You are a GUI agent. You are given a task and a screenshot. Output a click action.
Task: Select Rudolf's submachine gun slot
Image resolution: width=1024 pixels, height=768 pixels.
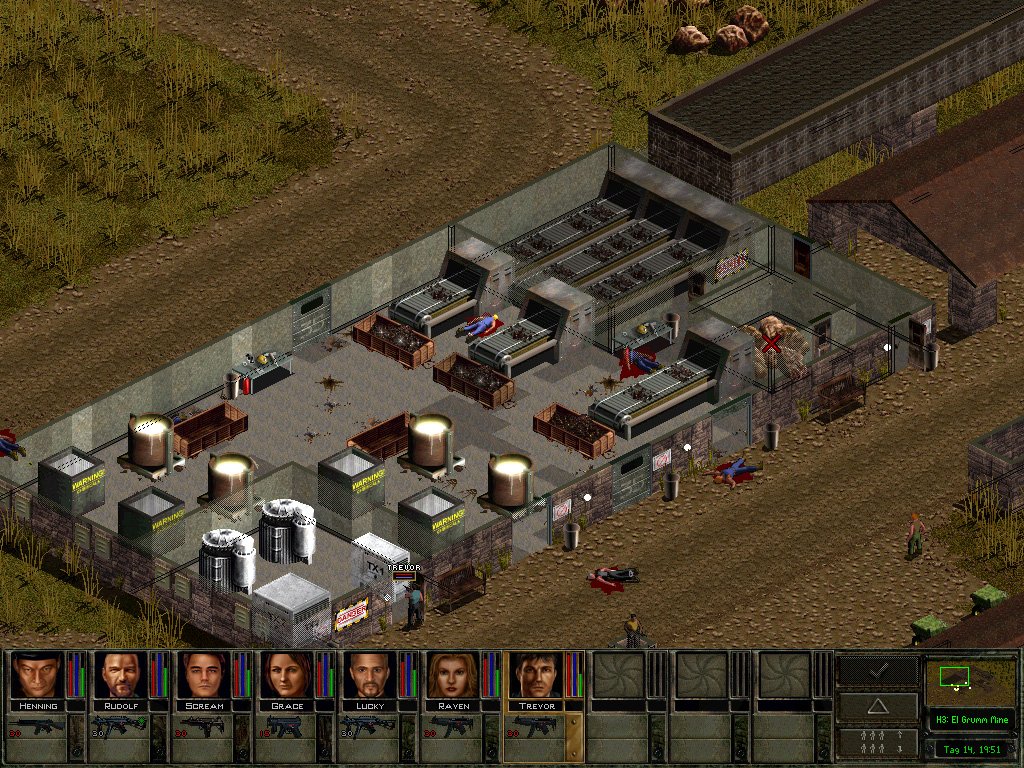[120, 727]
